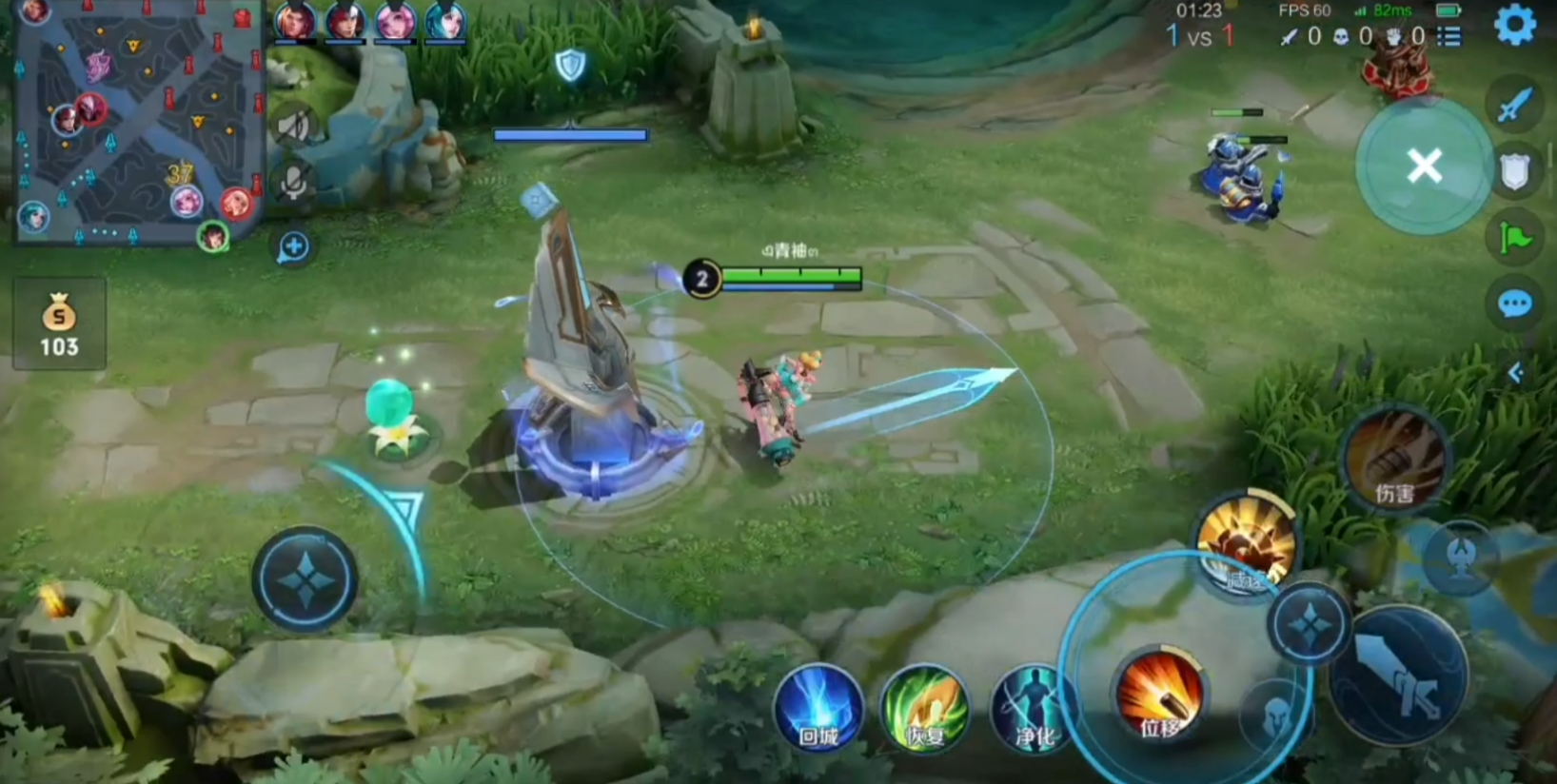The width and height of the screenshot is (1557, 784).
Task: Click on the minimap
Action: point(138,122)
